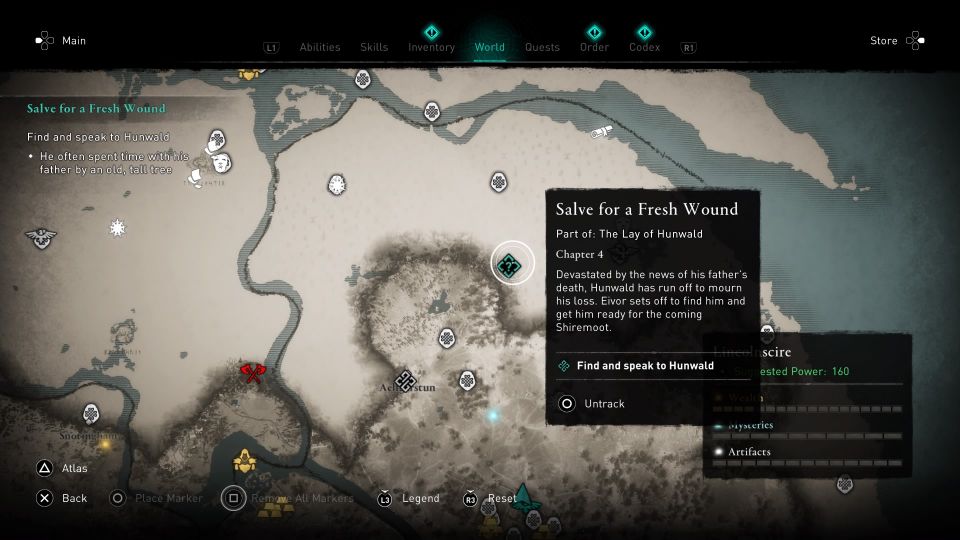960x540 pixels.
Task: Open the Skills tab
Action: pos(373,47)
